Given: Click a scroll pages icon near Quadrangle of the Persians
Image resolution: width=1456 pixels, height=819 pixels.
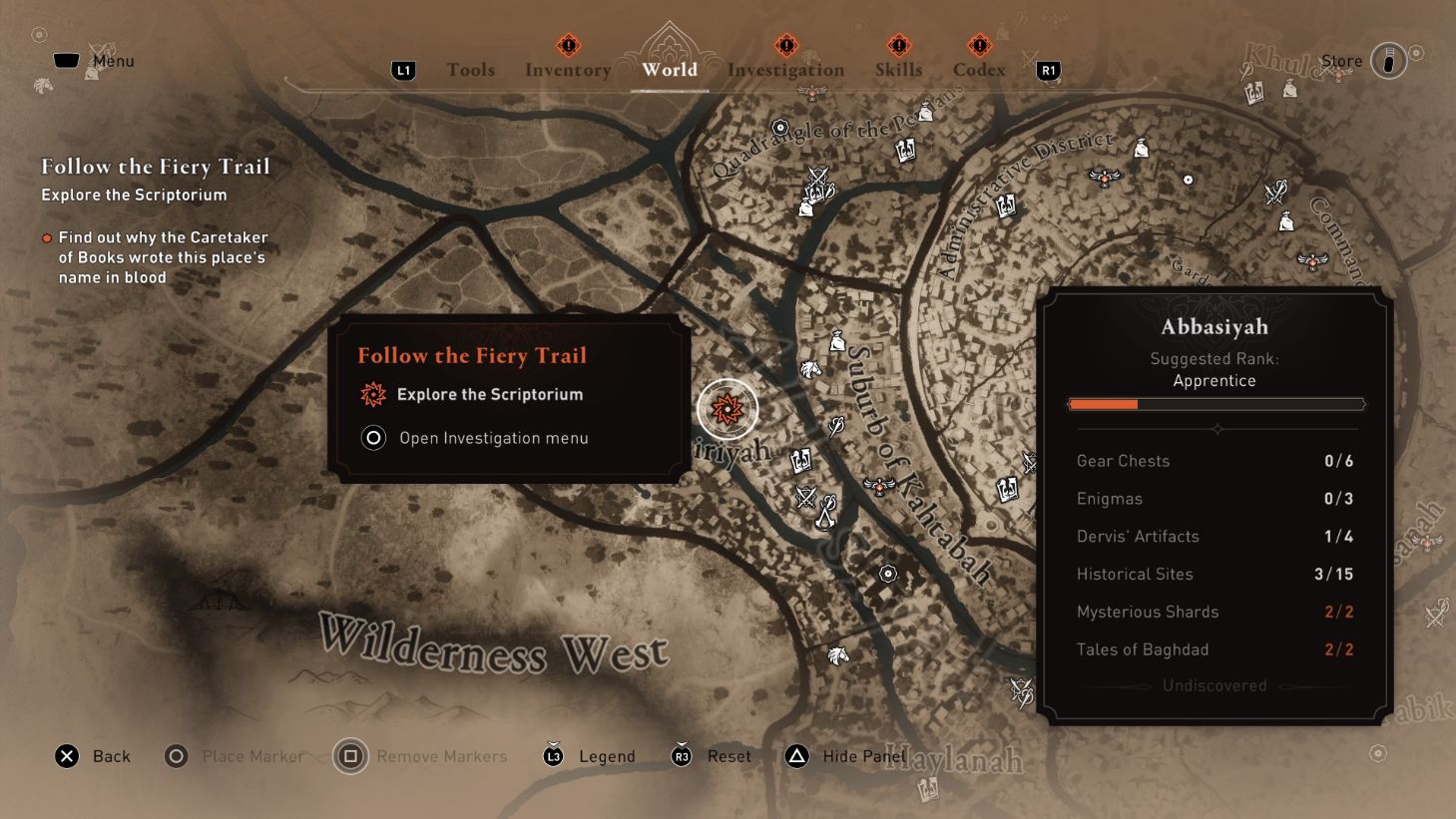Looking at the screenshot, I should (x=905, y=150).
